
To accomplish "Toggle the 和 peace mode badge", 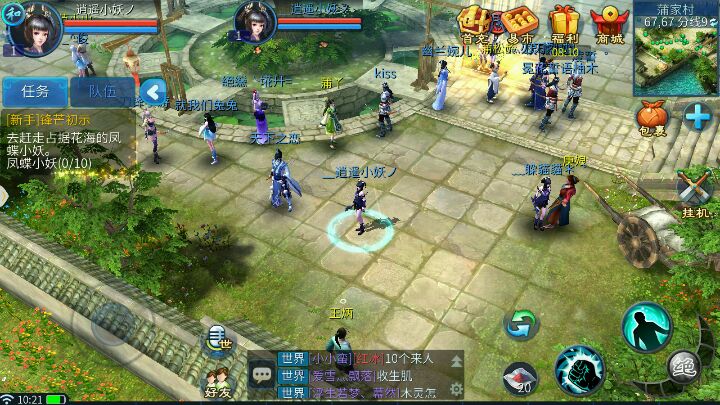I will [11, 13].
